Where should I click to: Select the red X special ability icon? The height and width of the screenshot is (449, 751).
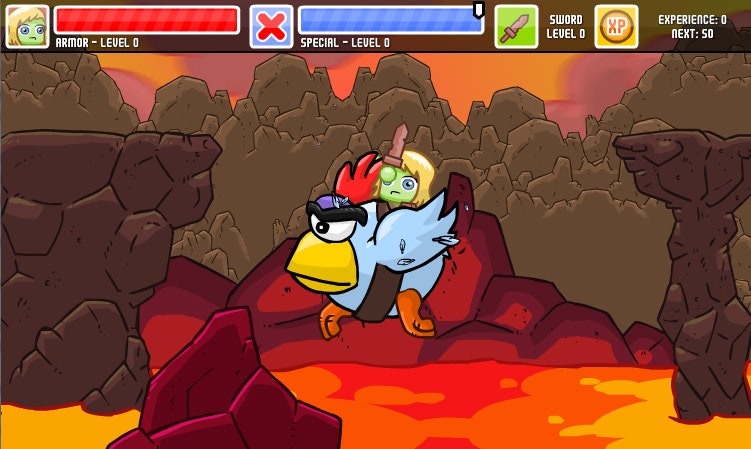pos(271,27)
